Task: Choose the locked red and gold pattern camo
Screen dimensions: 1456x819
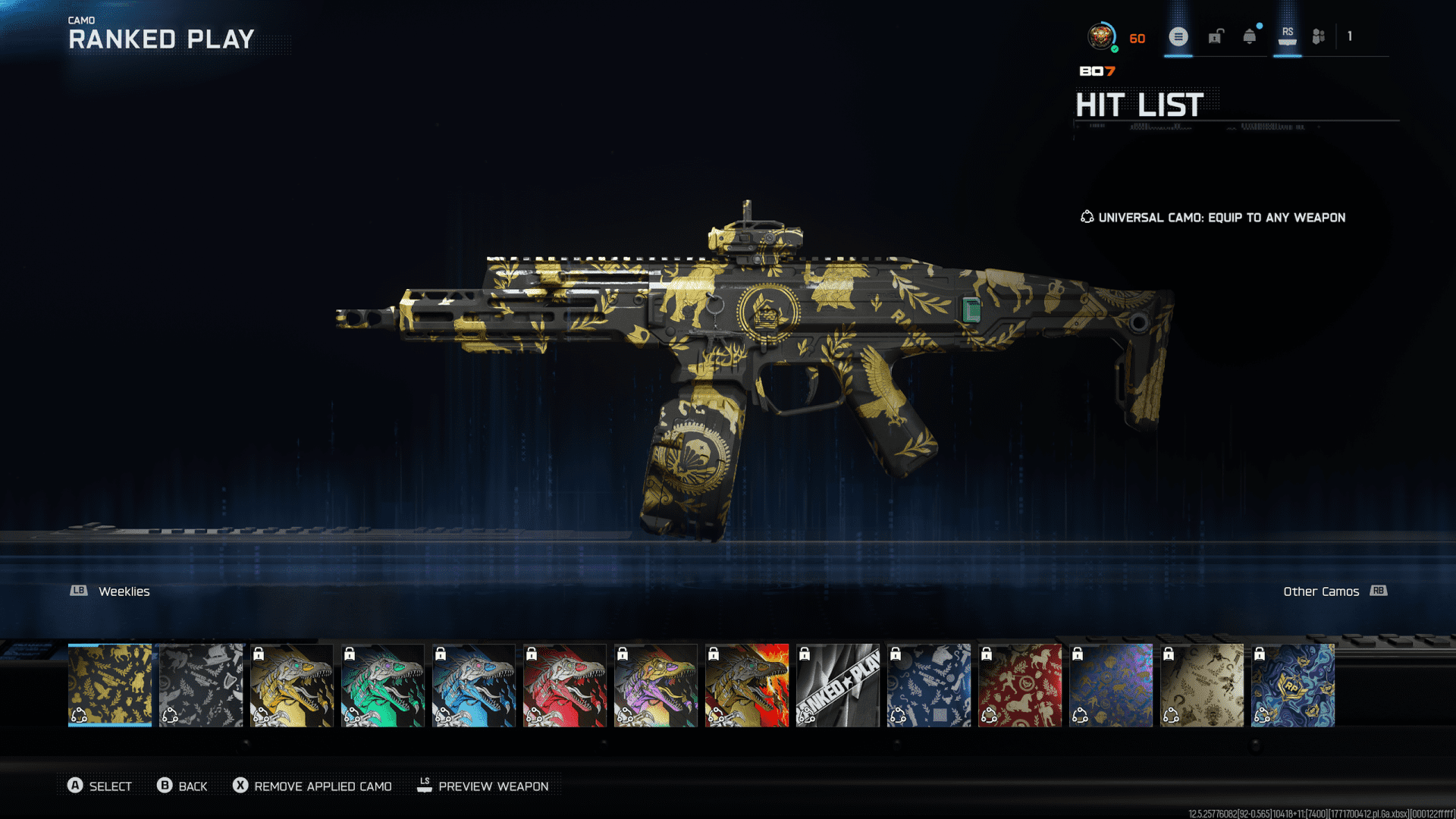Action: [x=1020, y=685]
